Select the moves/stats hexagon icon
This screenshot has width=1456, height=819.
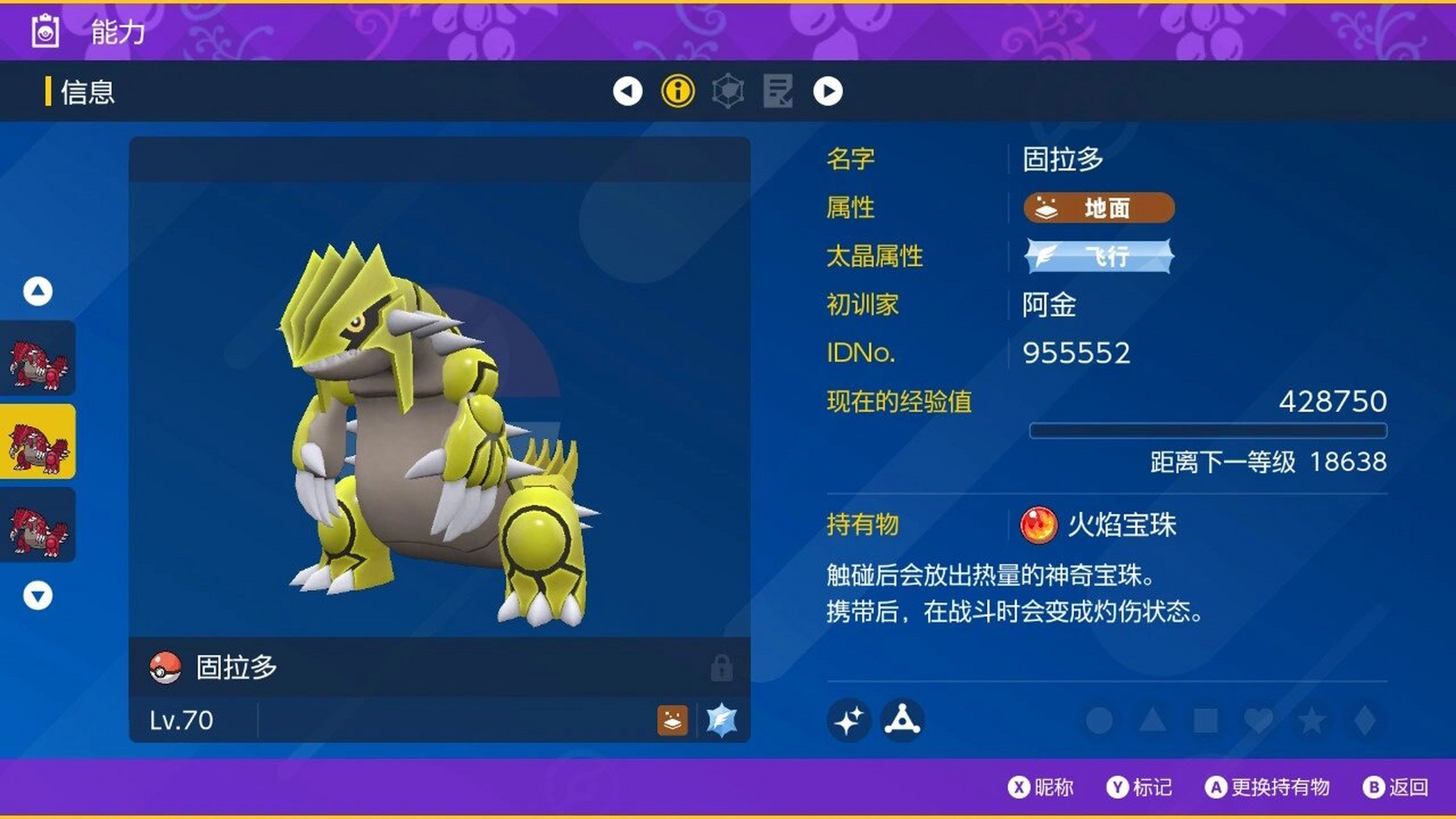729,91
